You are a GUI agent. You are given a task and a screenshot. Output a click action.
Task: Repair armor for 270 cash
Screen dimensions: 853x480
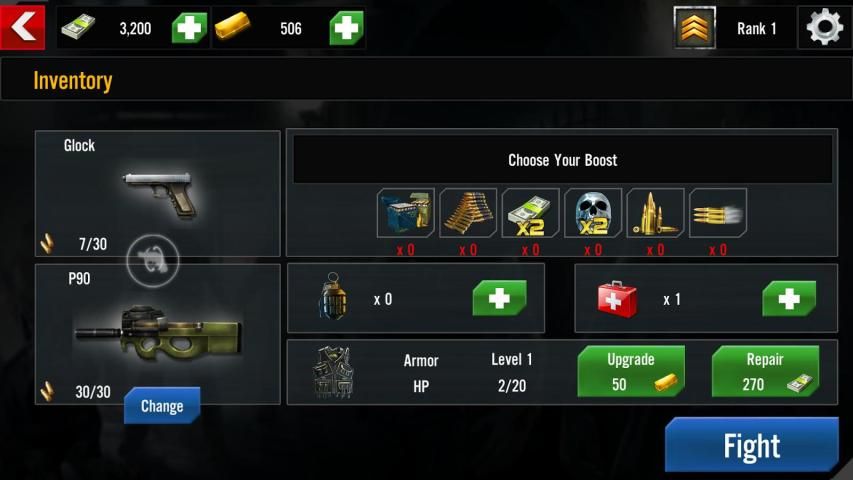pos(765,372)
